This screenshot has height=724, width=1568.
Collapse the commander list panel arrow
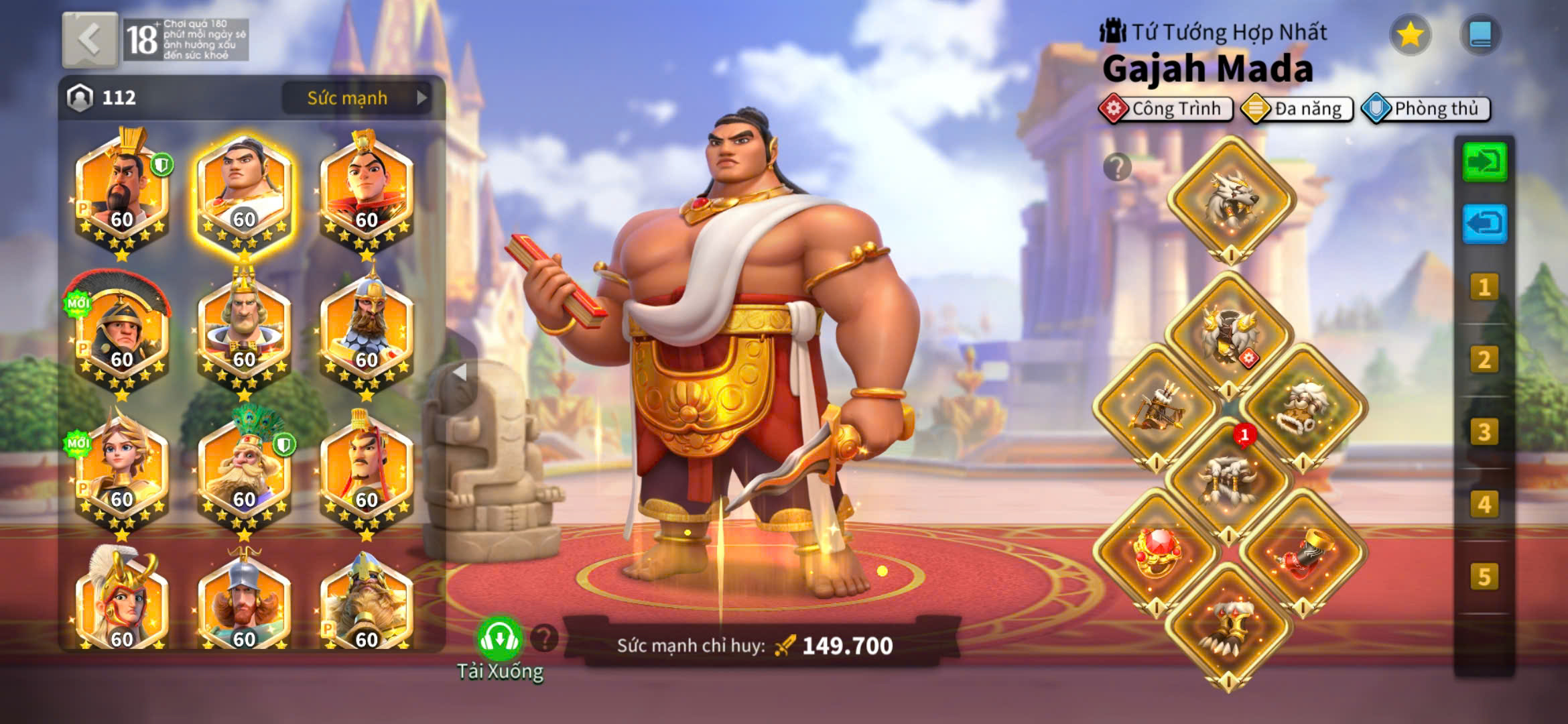coord(460,373)
